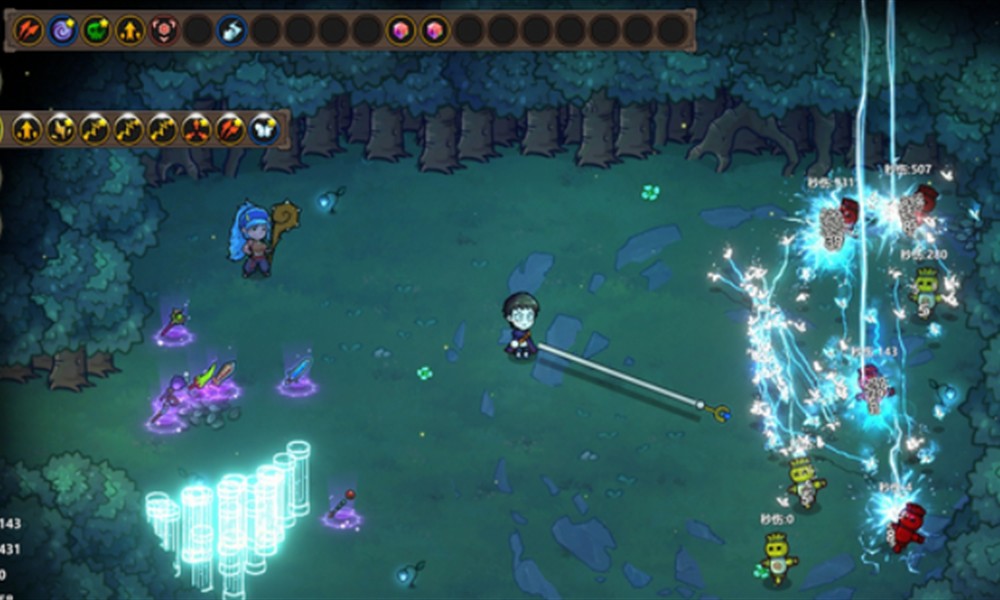
Task: Click the green skull skill icon
Action: [x=96, y=30]
